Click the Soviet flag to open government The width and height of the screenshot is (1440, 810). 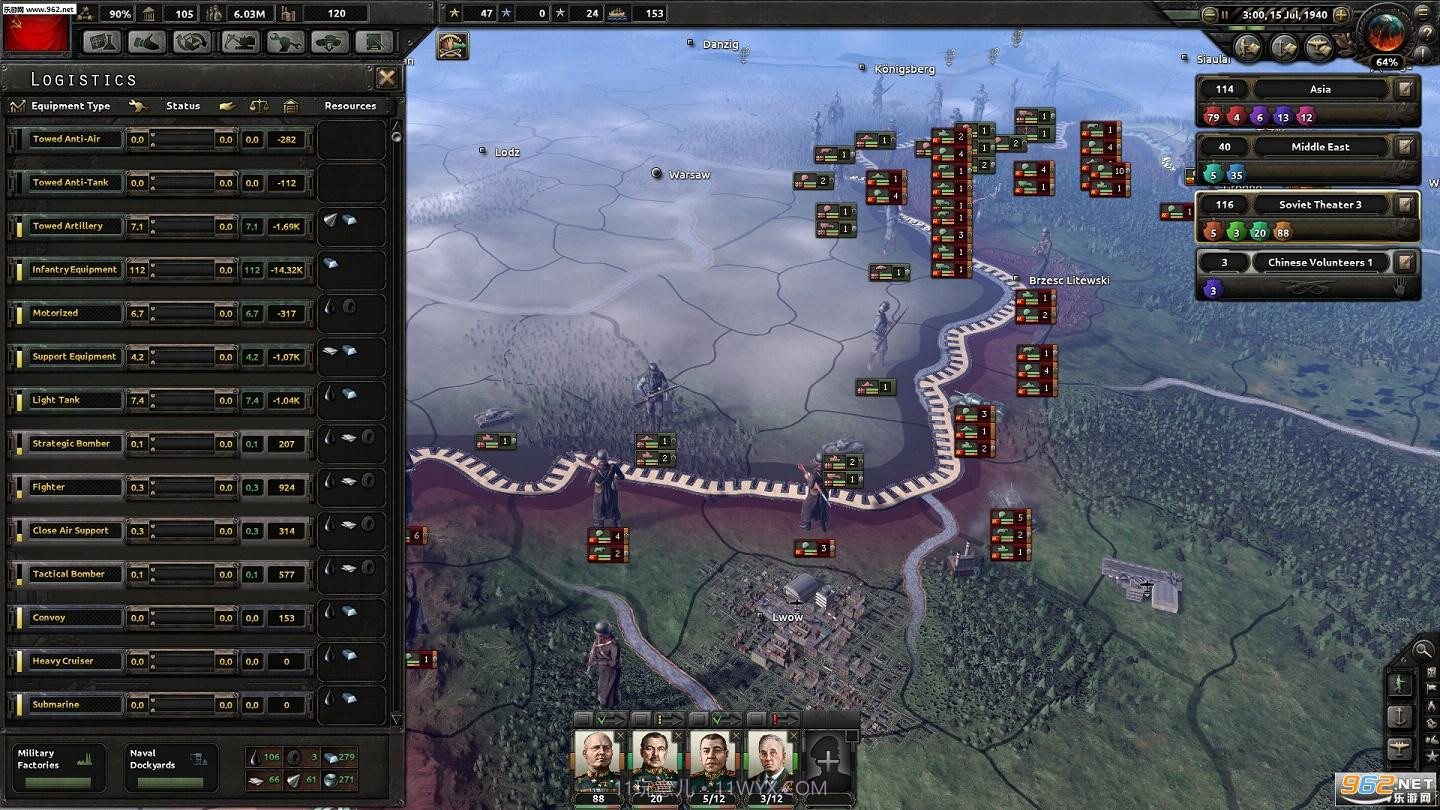pyautogui.click(x=37, y=36)
